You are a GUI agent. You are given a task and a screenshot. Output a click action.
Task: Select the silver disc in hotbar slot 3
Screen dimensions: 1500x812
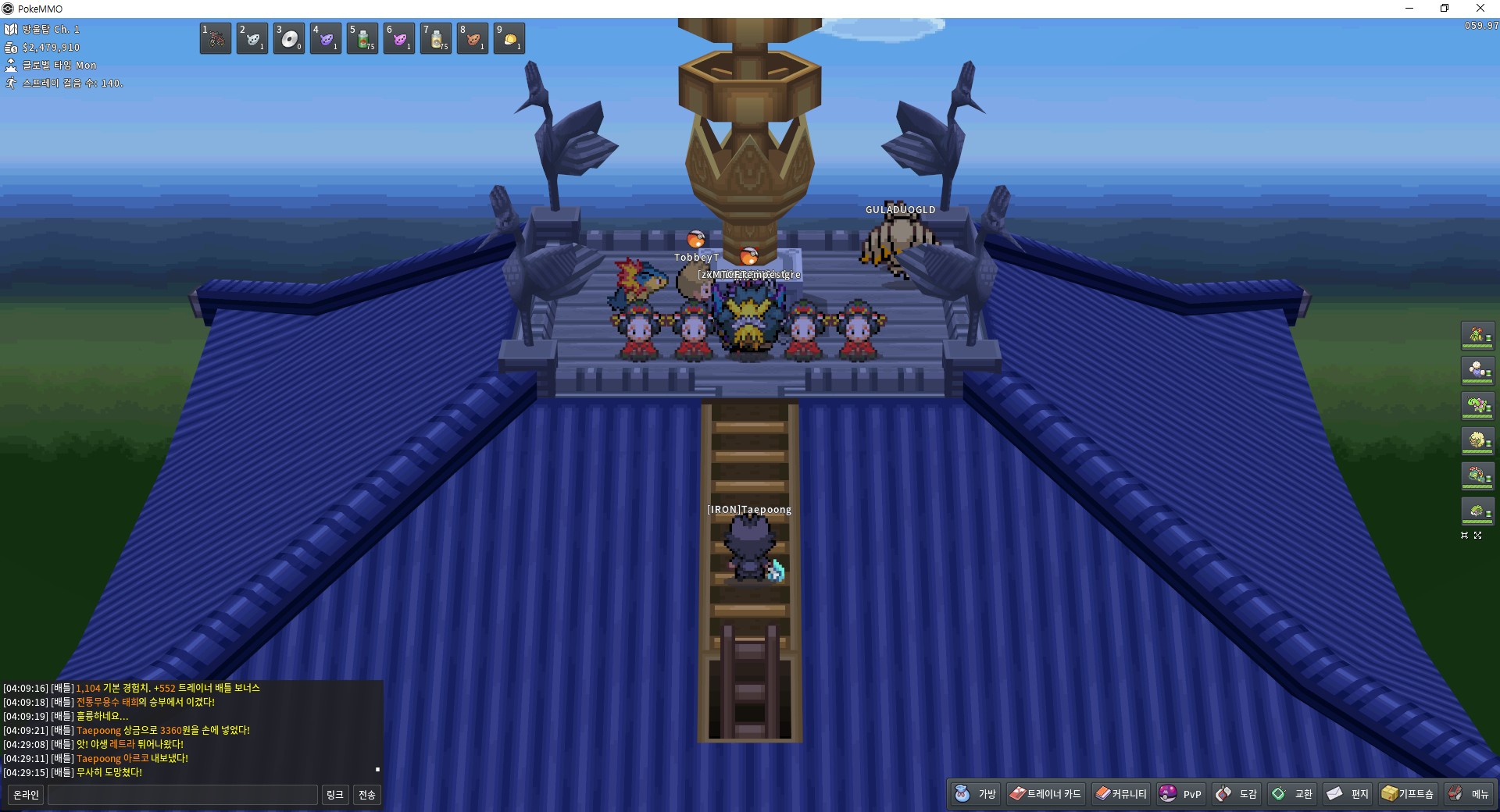(289, 38)
